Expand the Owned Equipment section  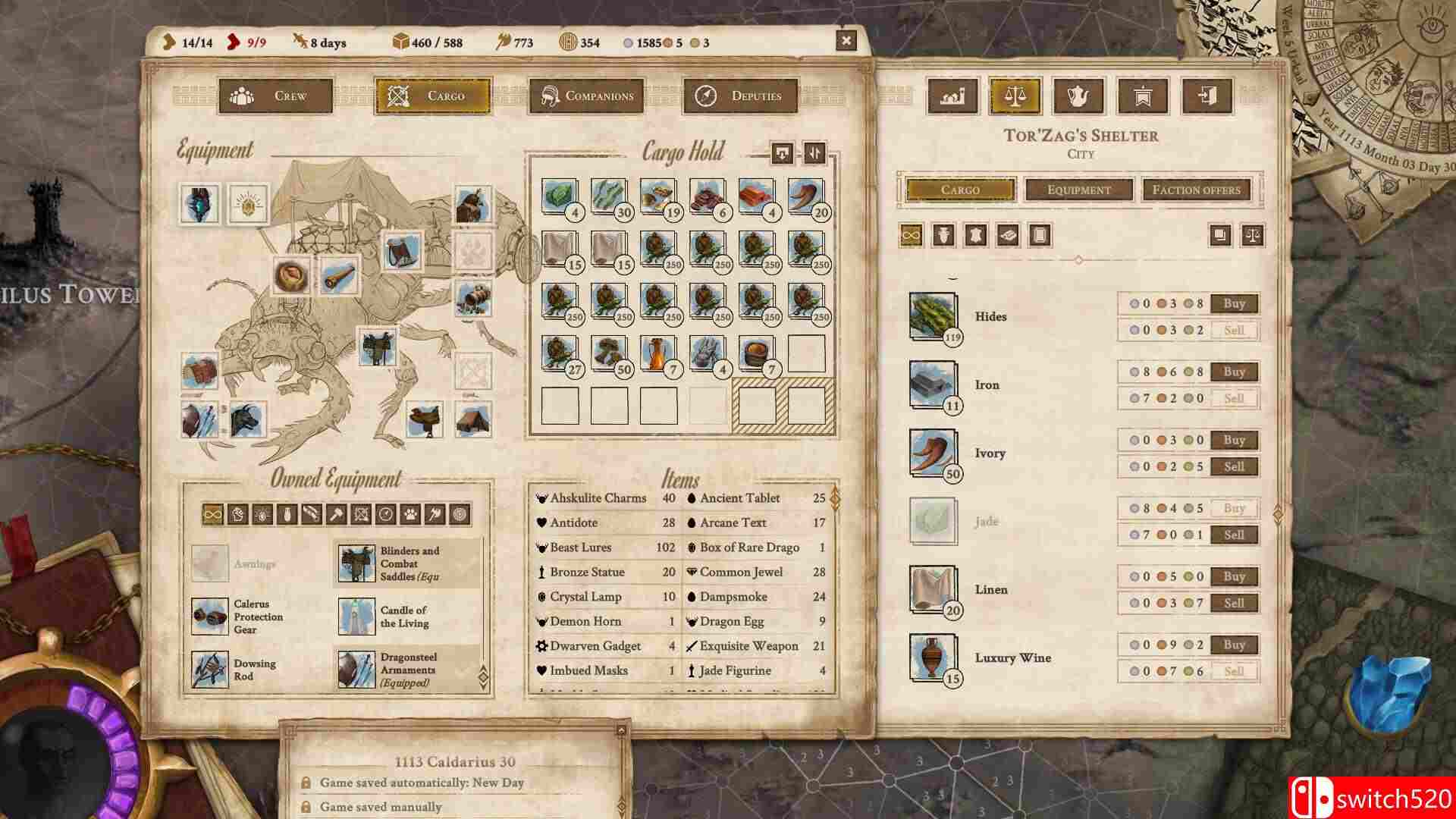click(485, 672)
